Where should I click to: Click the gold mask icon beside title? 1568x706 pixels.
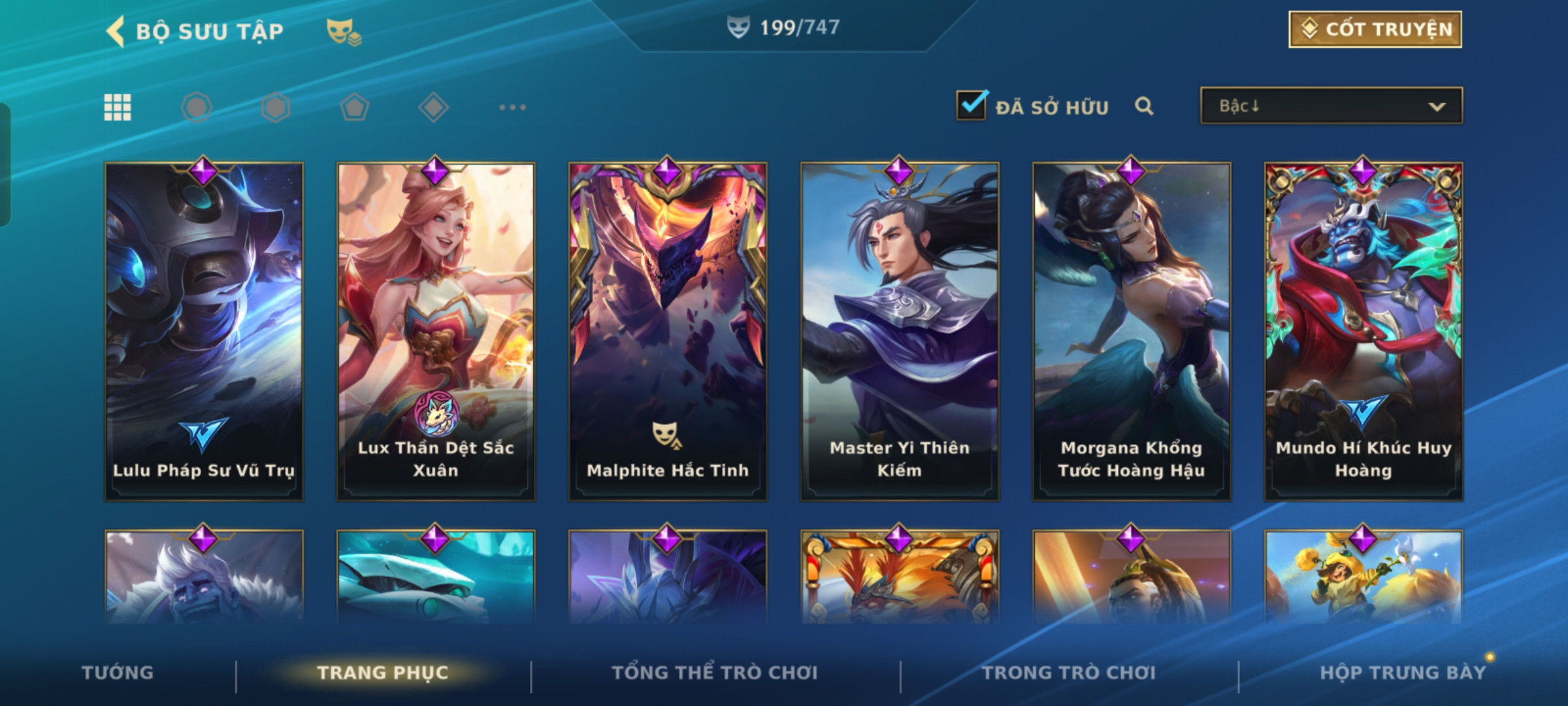(344, 31)
